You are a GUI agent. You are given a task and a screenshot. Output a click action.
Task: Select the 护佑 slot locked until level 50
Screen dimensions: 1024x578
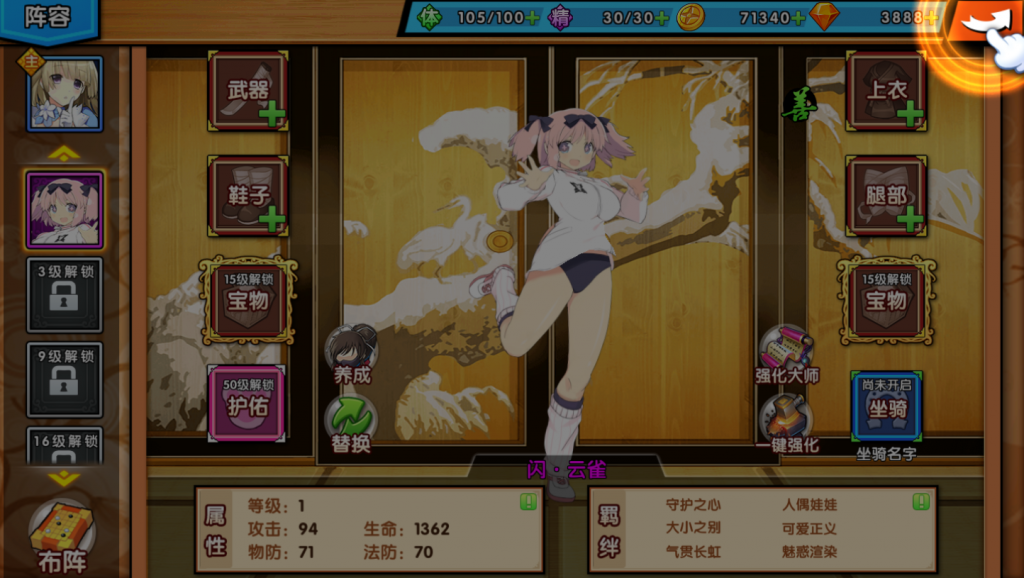247,403
